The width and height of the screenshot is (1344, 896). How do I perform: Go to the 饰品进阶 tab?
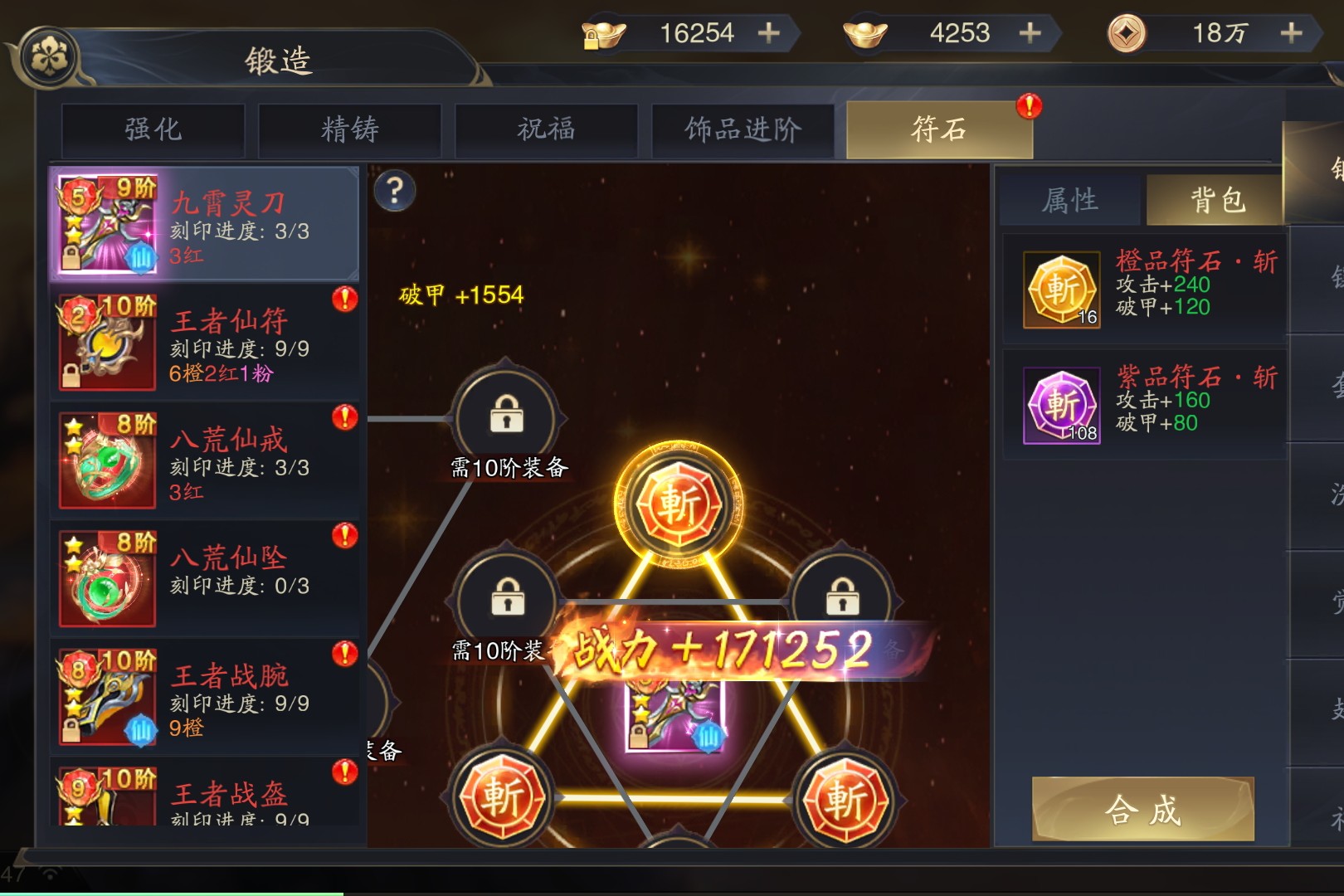click(x=743, y=129)
